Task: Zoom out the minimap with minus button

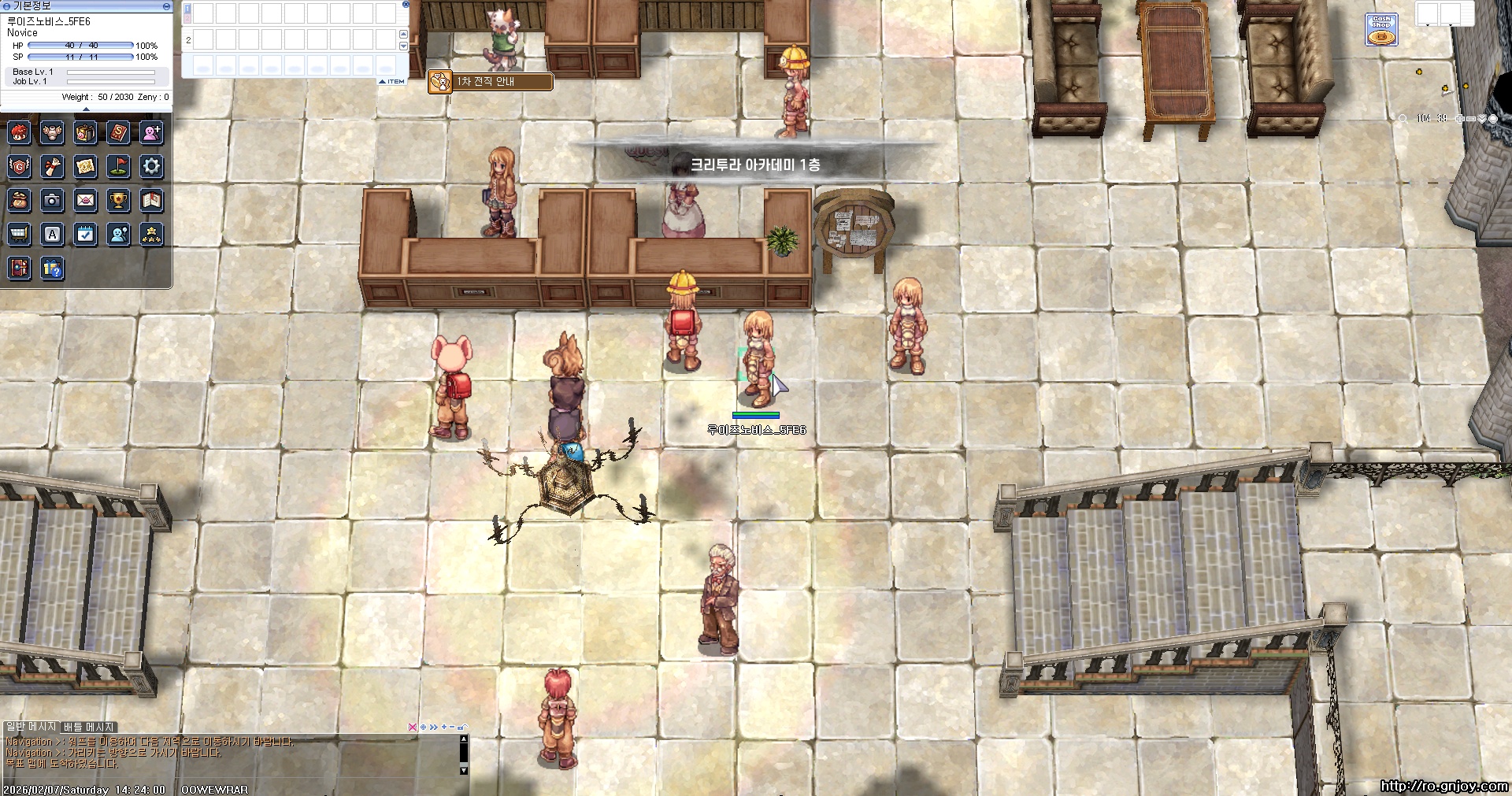Action: point(1470,118)
